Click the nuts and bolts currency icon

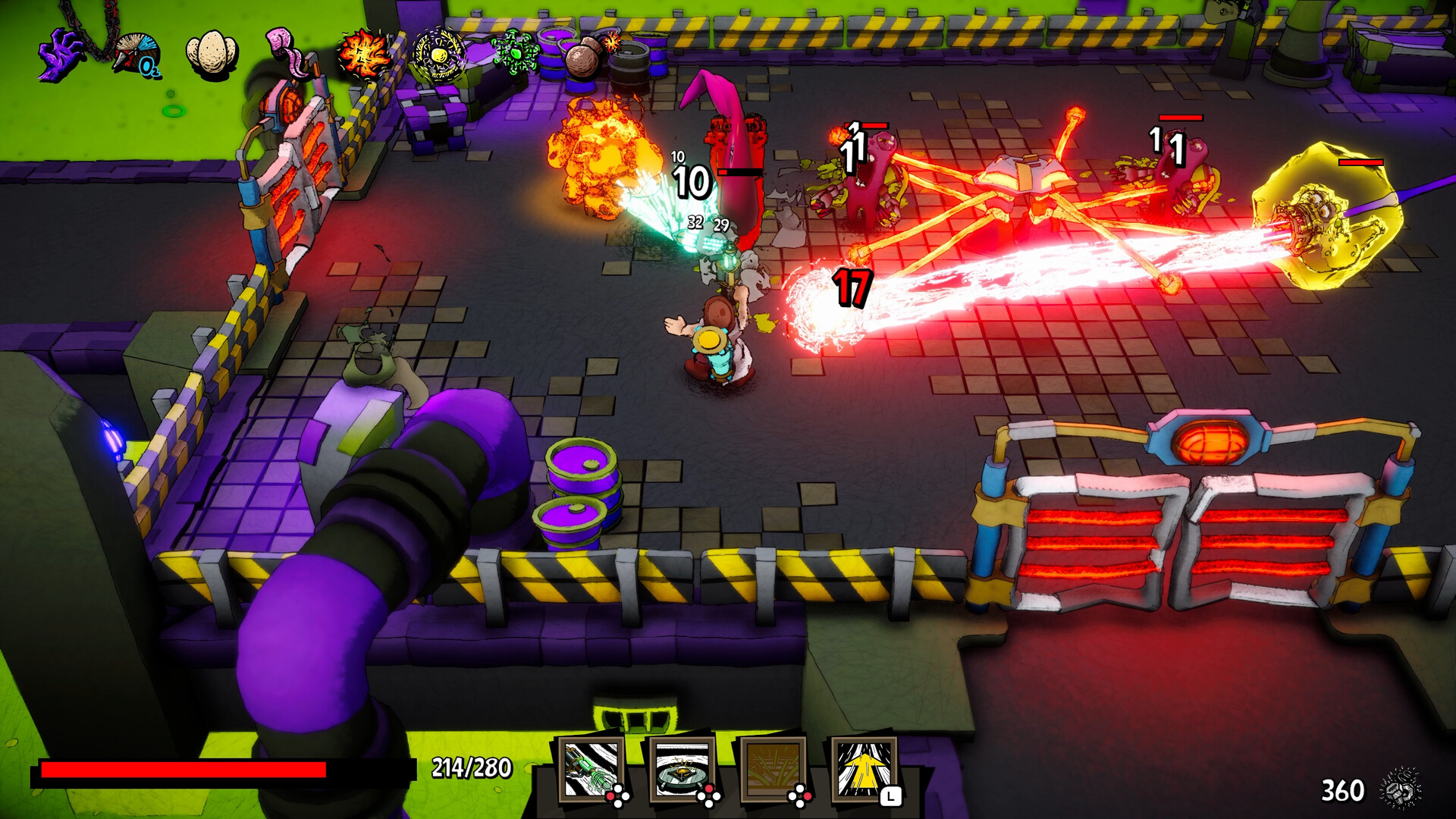click(x=1401, y=790)
